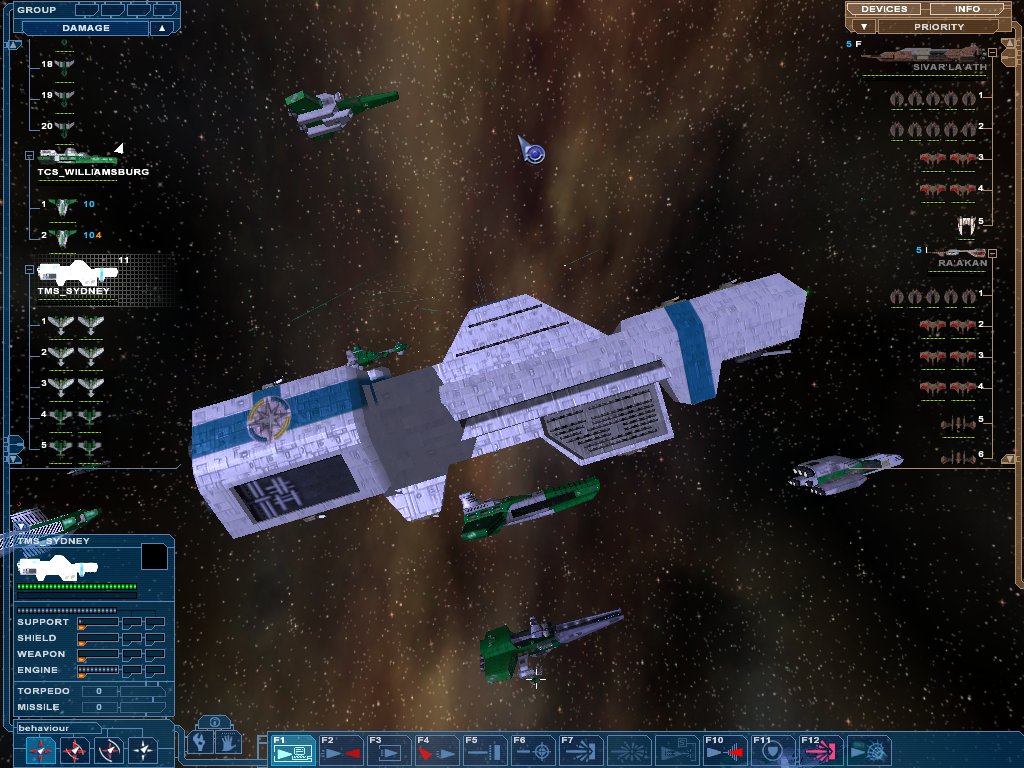Image resolution: width=1024 pixels, height=768 pixels.
Task: Open the Devices panel
Action: (884, 9)
